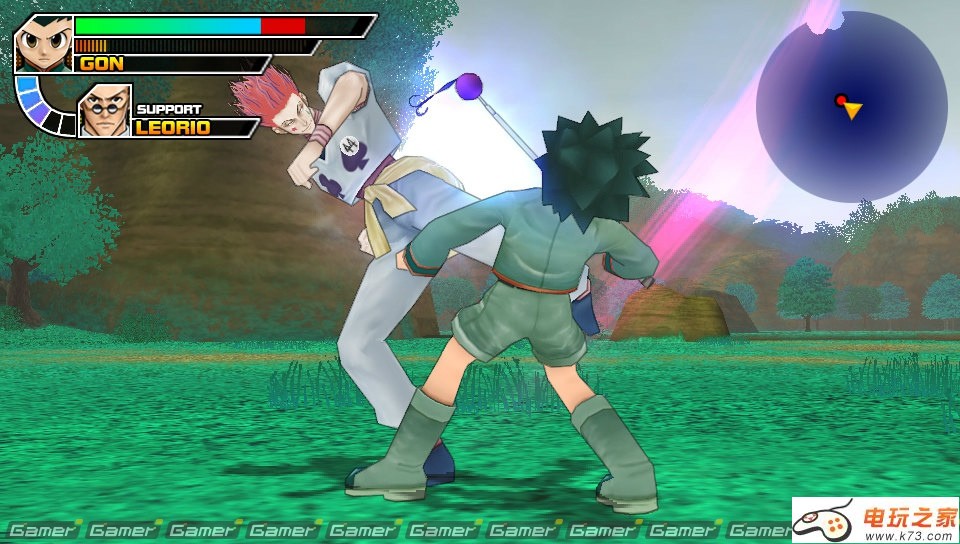The height and width of the screenshot is (544, 960).
Task: Click Gon's character portrait
Action: click(x=43, y=43)
